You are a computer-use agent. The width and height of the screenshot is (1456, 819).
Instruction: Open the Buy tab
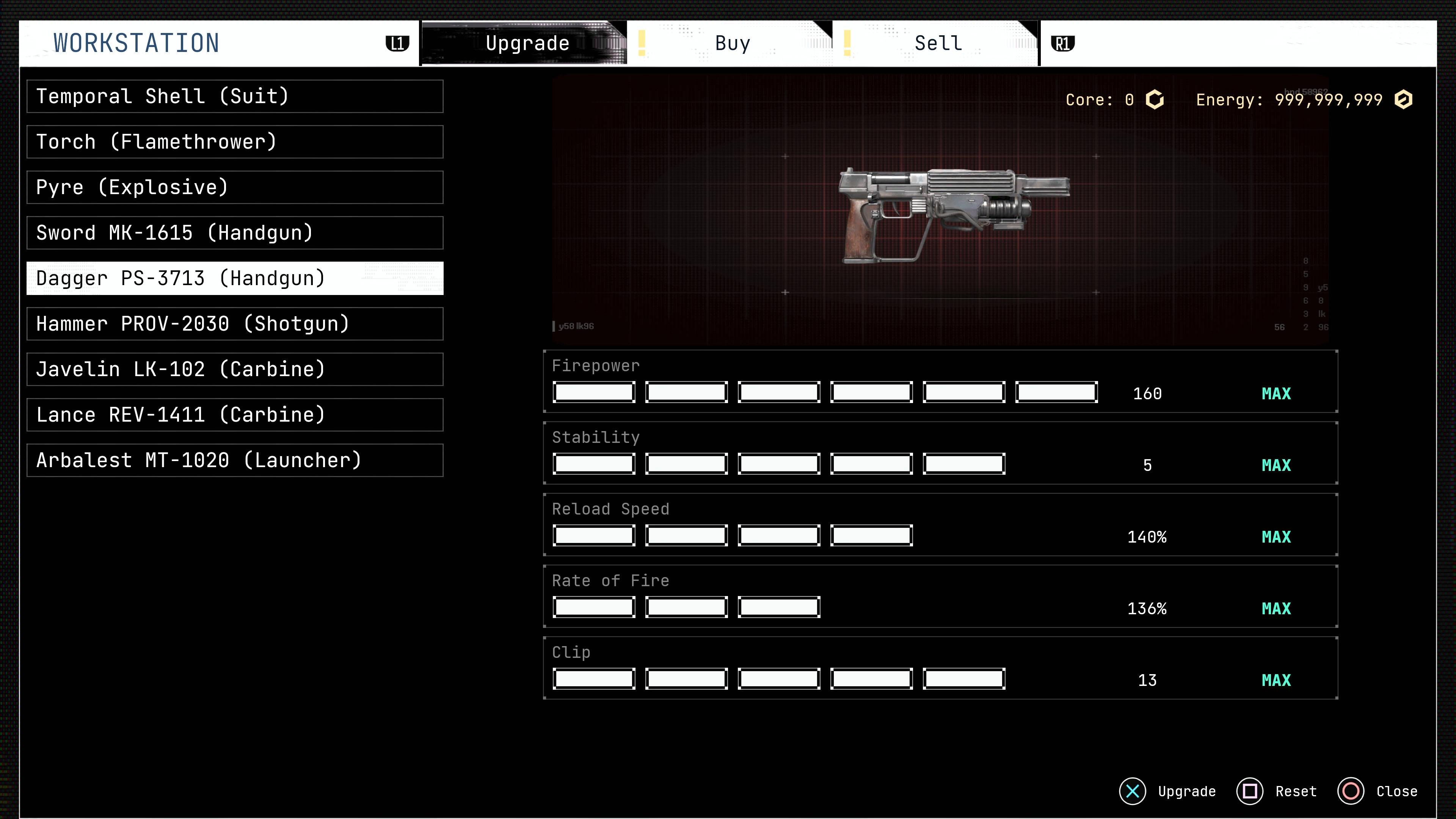point(732,44)
